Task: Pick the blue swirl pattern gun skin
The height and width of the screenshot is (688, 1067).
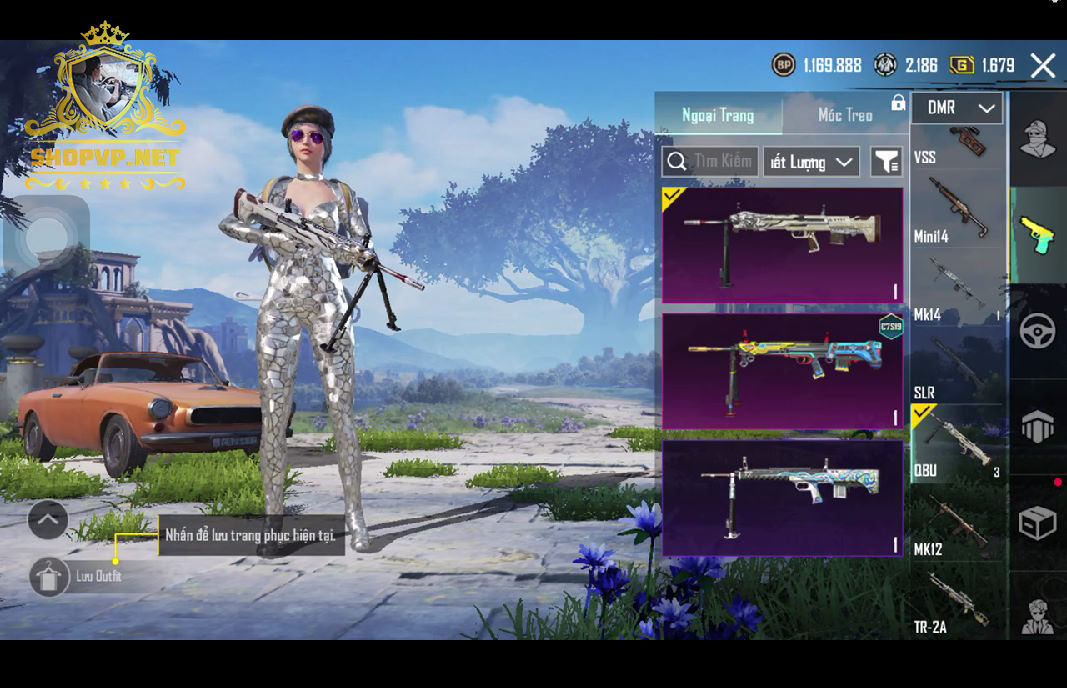Action: tap(782, 497)
